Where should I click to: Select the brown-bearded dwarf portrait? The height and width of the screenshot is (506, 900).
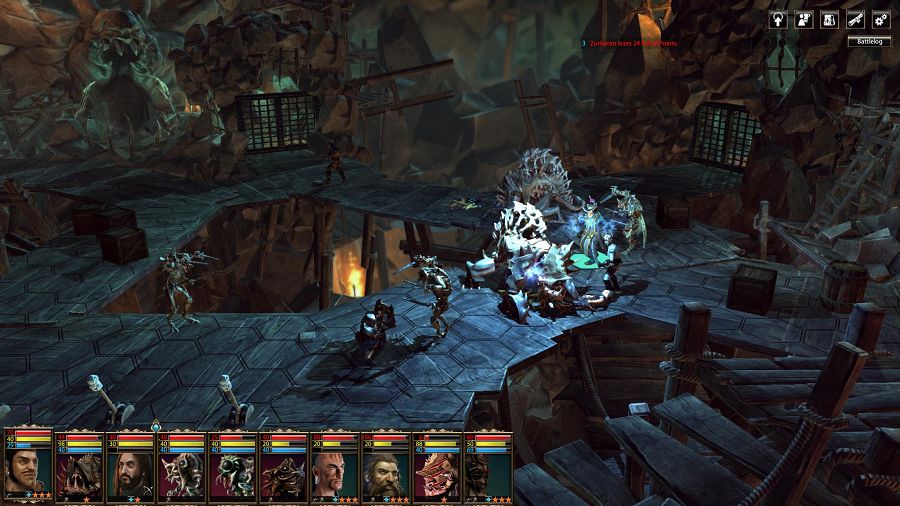(x=386, y=474)
